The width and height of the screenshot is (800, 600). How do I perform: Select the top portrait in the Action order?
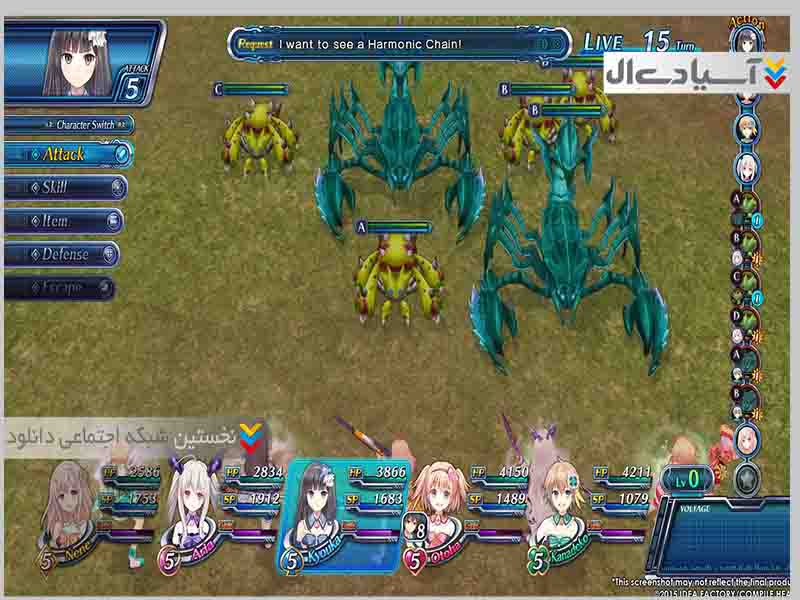[745, 40]
